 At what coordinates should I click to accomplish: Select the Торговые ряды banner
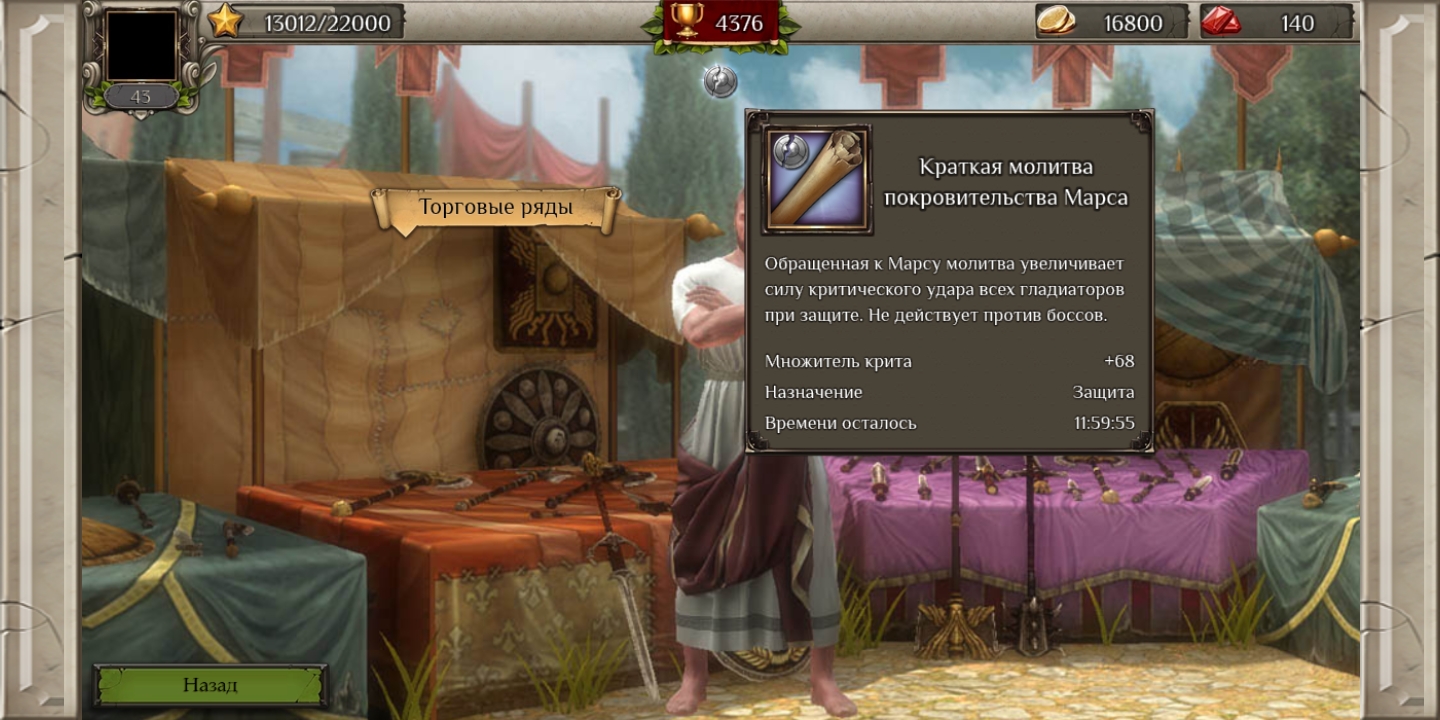click(495, 208)
